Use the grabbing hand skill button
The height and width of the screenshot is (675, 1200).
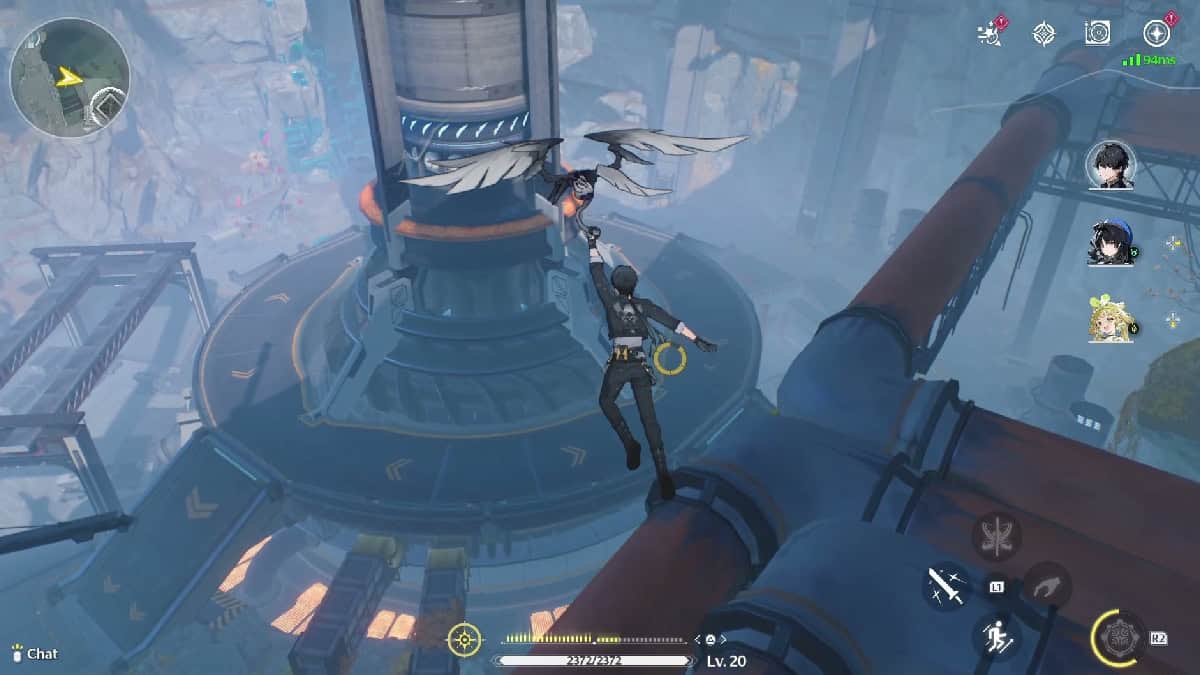1045,586
